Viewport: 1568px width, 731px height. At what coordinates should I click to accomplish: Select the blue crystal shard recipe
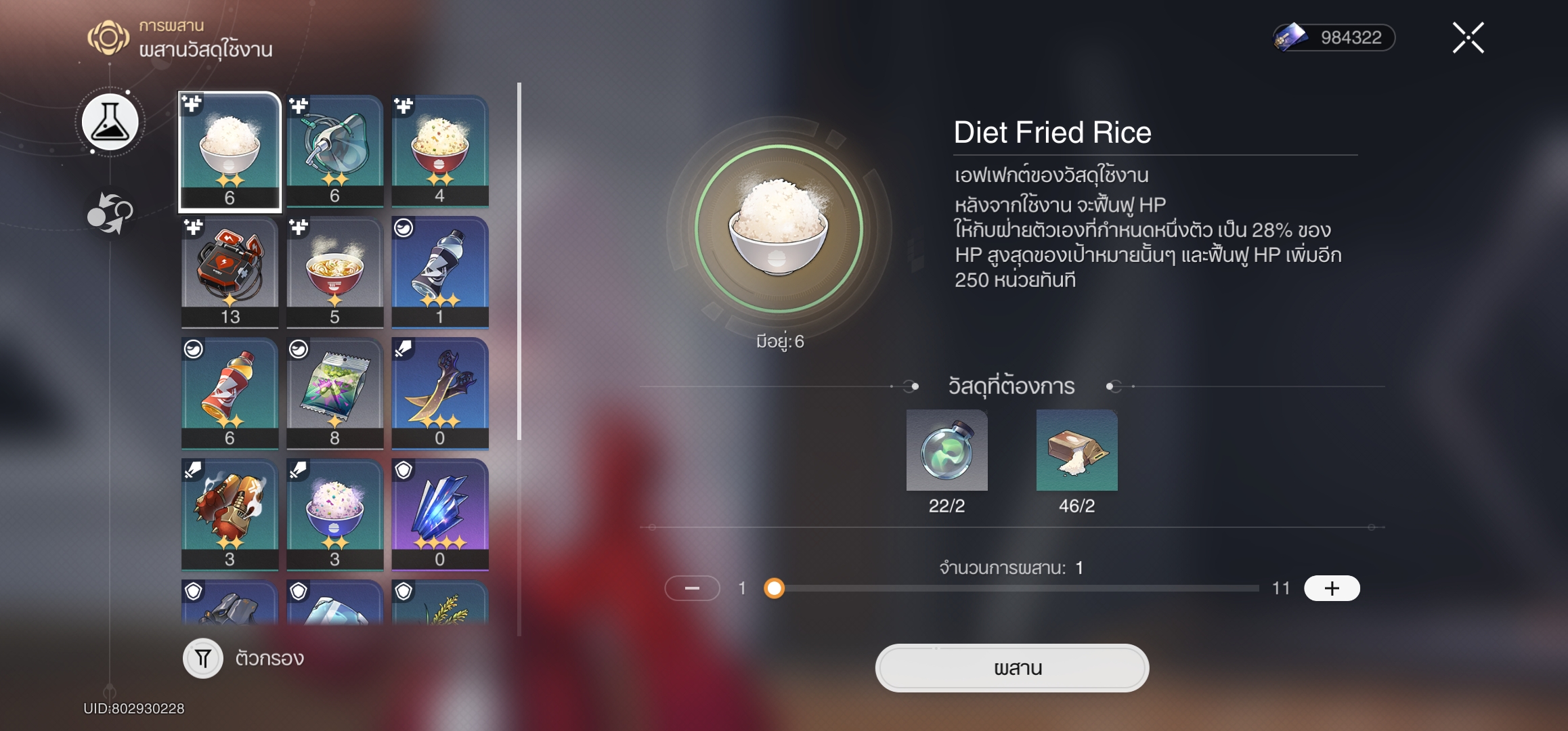point(439,514)
